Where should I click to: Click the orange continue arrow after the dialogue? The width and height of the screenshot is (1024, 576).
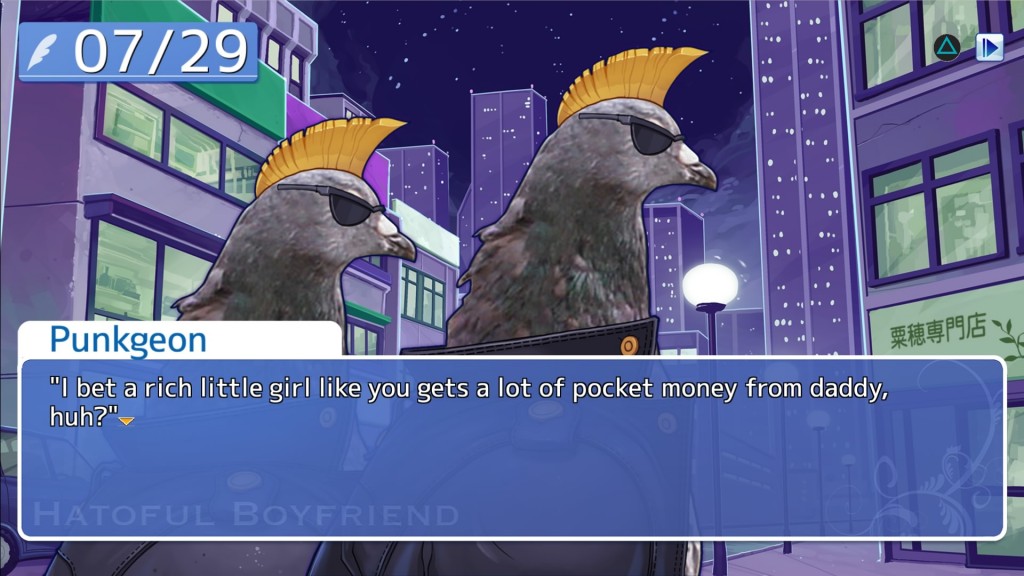(127, 422)
